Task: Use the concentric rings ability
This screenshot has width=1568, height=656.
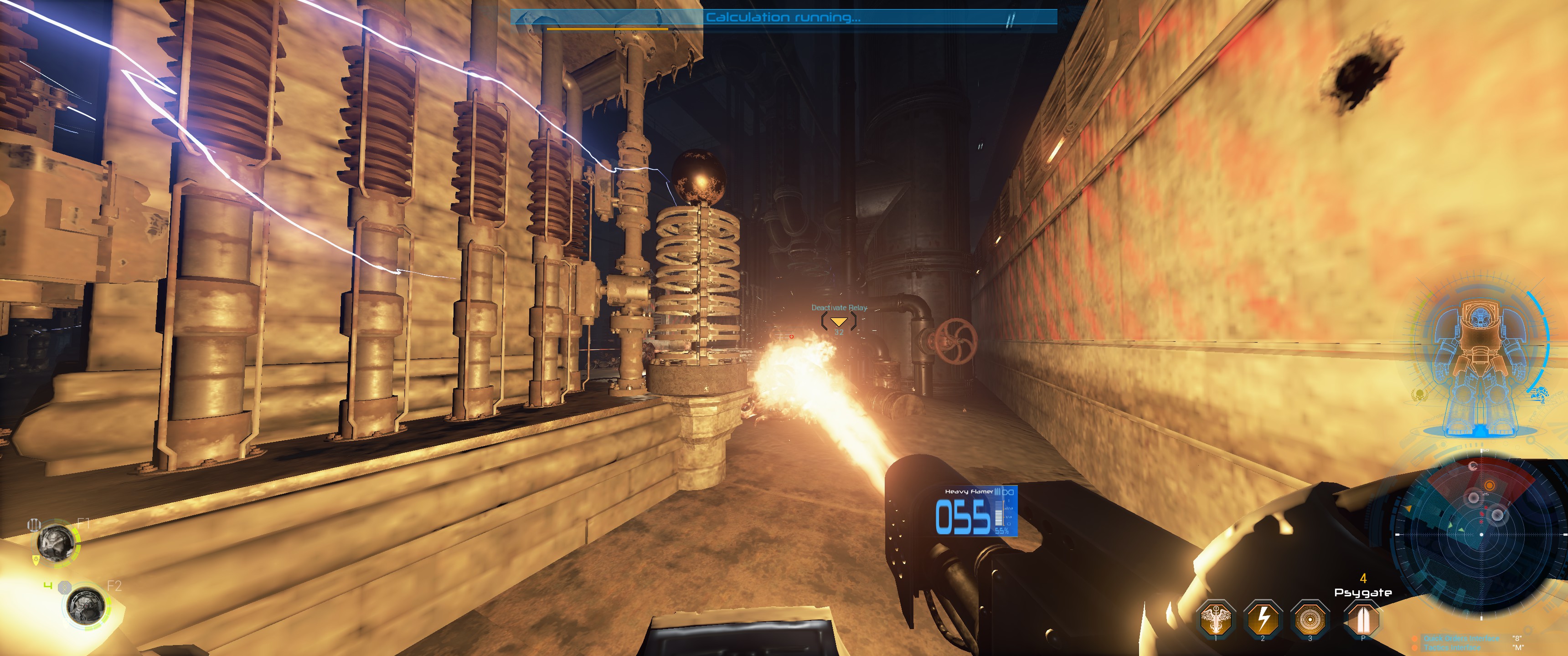Action: pos(1309,618)
